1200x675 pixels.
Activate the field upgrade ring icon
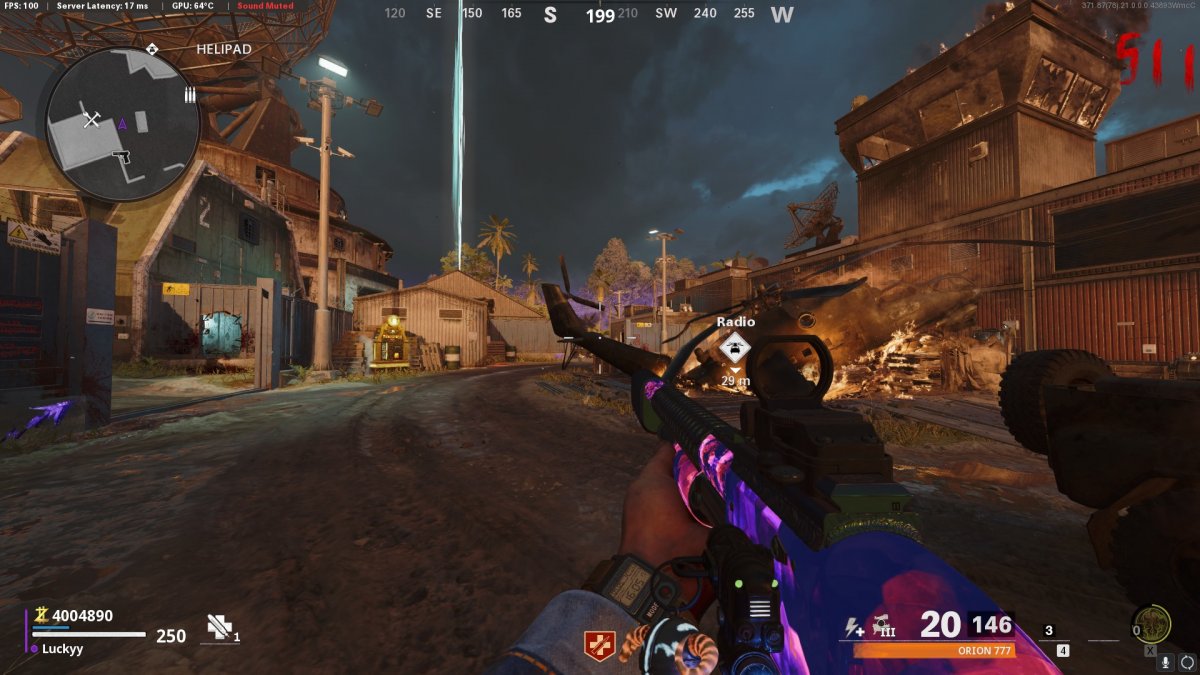point(1152,625)
